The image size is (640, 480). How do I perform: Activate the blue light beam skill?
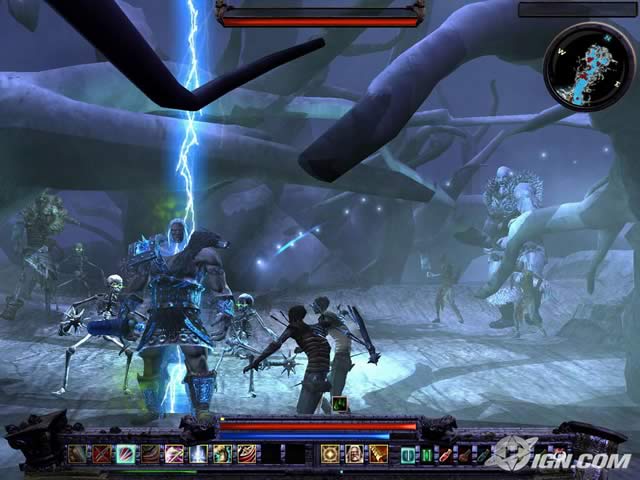tap(199, 454)
